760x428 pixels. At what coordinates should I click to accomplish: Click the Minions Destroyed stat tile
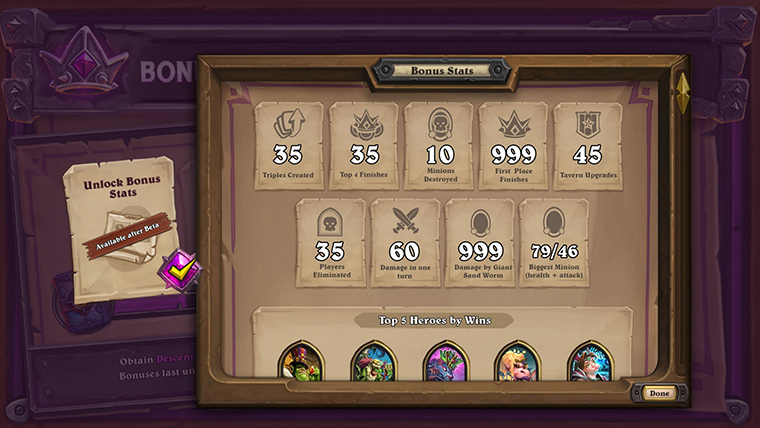coord(439,146)
